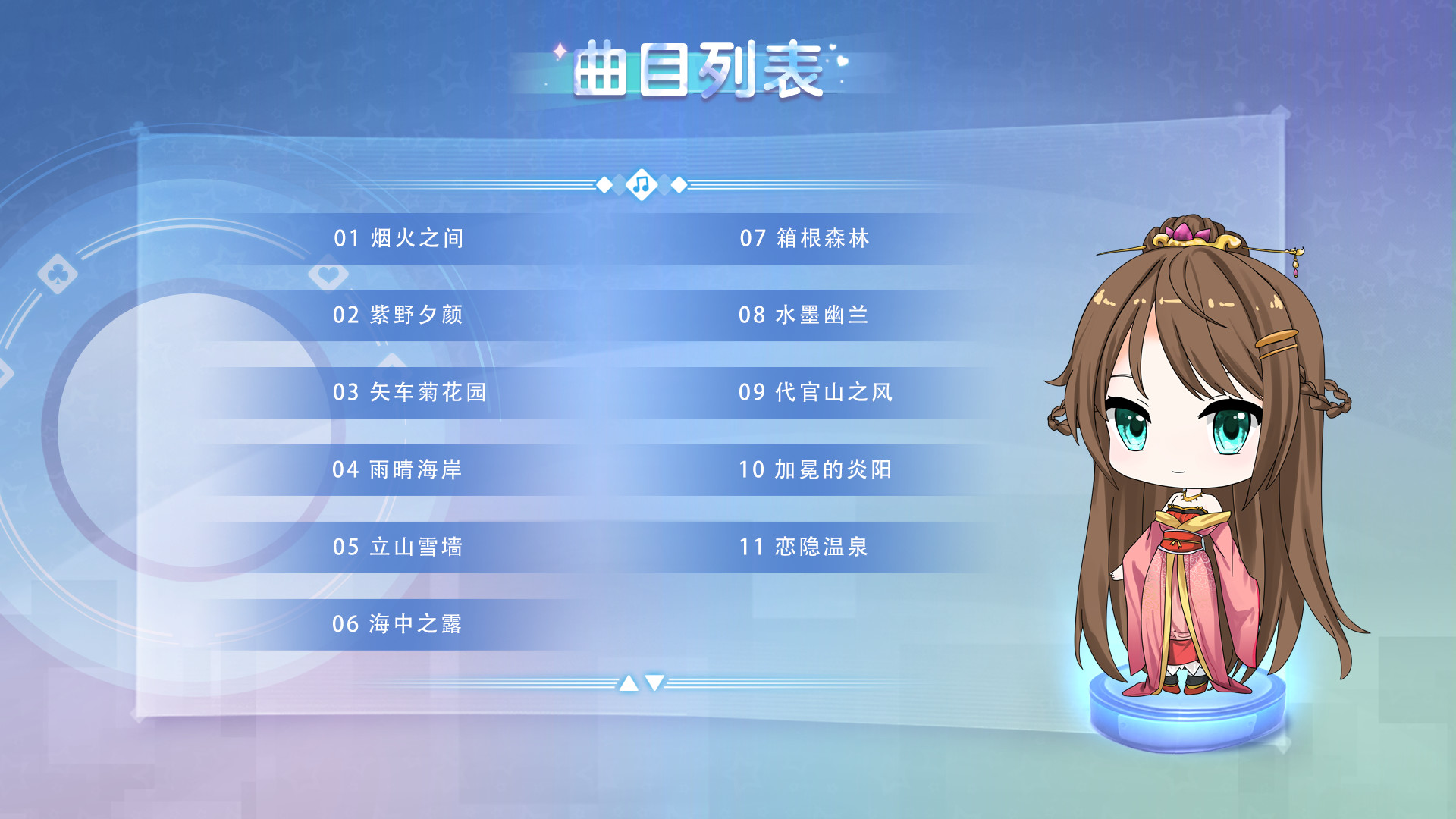Select track 09 代官山之风

(x=815, y=391)
